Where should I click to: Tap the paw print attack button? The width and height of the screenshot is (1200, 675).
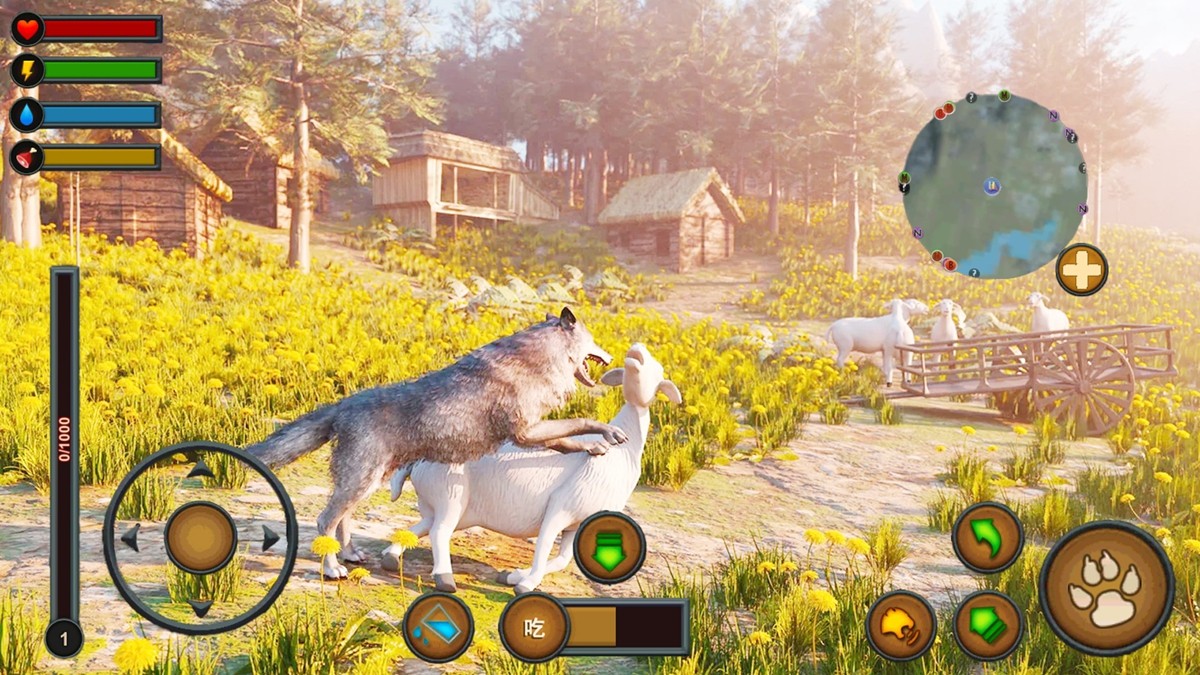click(1106, 587)
